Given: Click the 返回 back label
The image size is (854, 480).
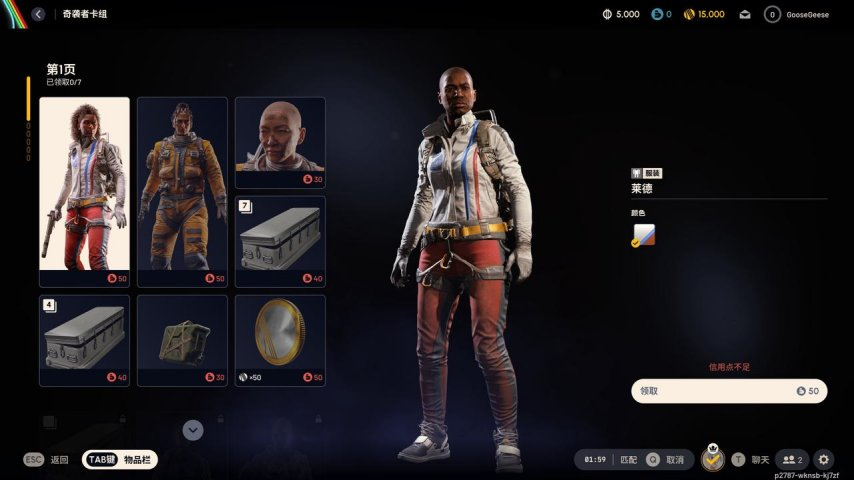Looking at the screenshot, I should pos(60,460).
